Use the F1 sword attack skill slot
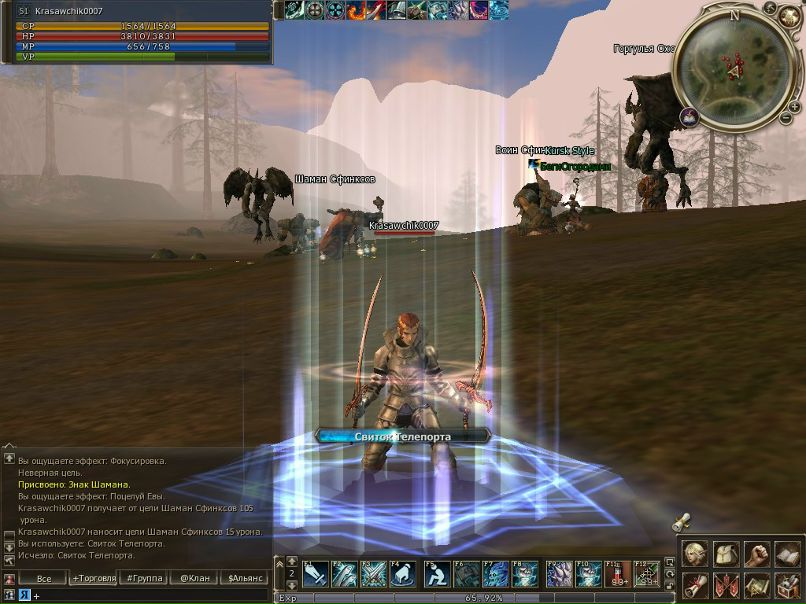806x604 pixels. pos(315,574)
